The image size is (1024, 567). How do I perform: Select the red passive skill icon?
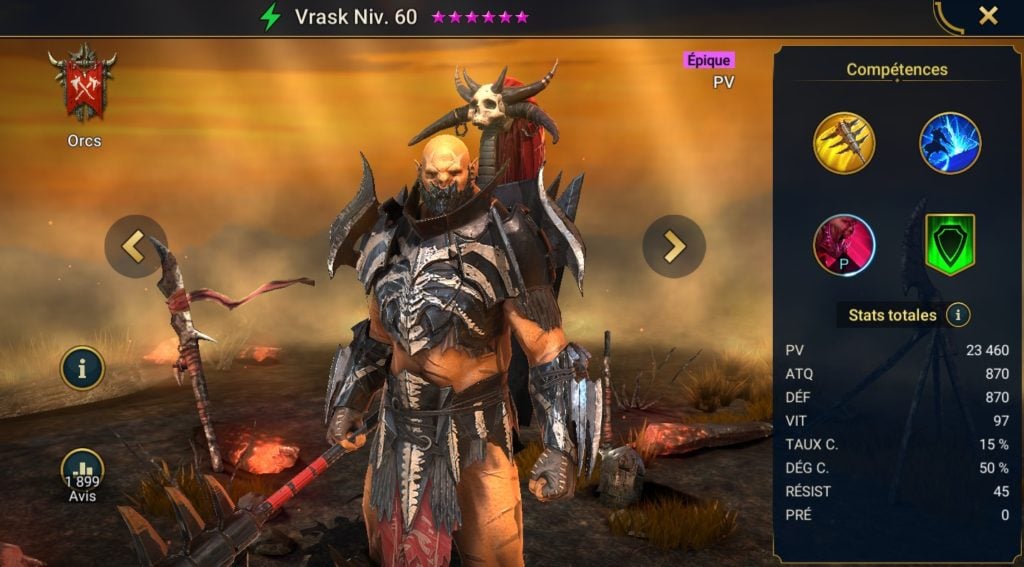[844, 245]
